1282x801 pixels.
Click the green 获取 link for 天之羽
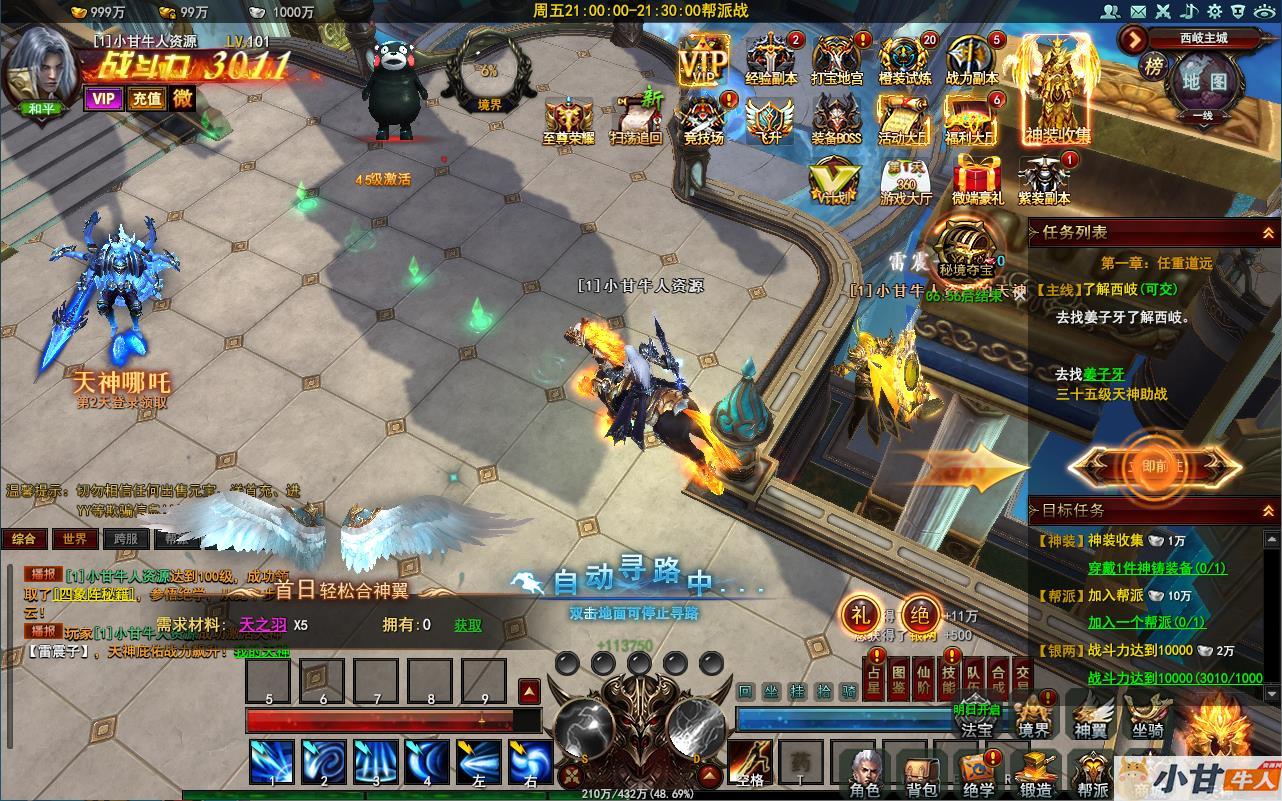click(467, 625)
